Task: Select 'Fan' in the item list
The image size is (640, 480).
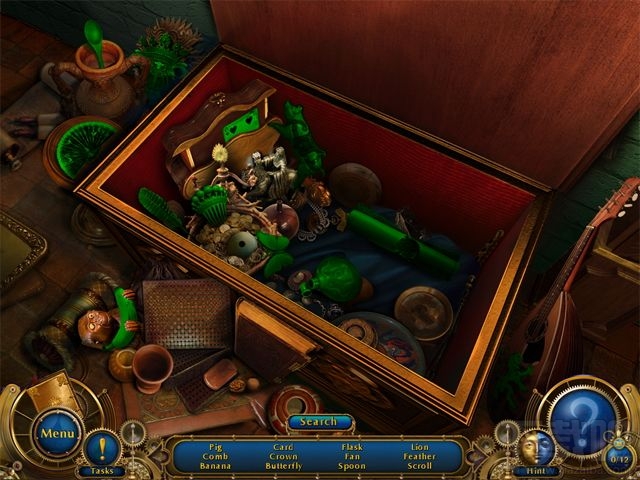Action: click(351, 456)
